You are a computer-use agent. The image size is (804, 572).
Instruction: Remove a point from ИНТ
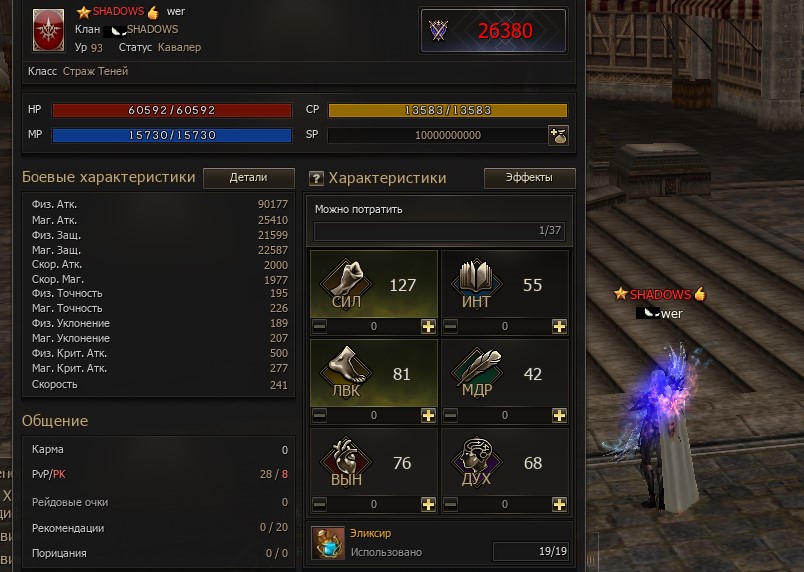pyautogui.click(x=450, y=326)
